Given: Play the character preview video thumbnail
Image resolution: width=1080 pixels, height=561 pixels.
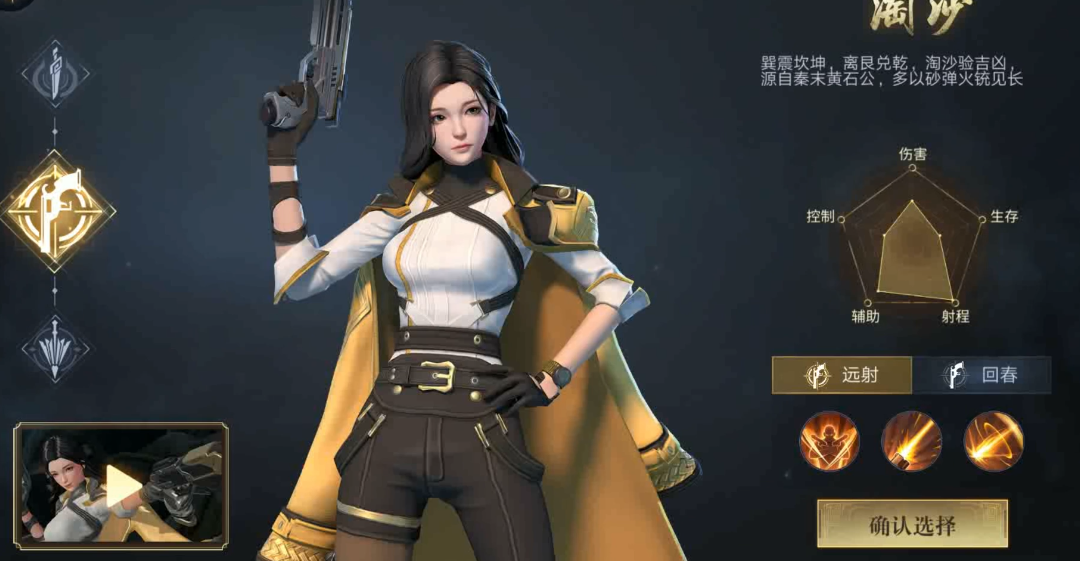Looking at the screenshot, I should coord(122,486).
